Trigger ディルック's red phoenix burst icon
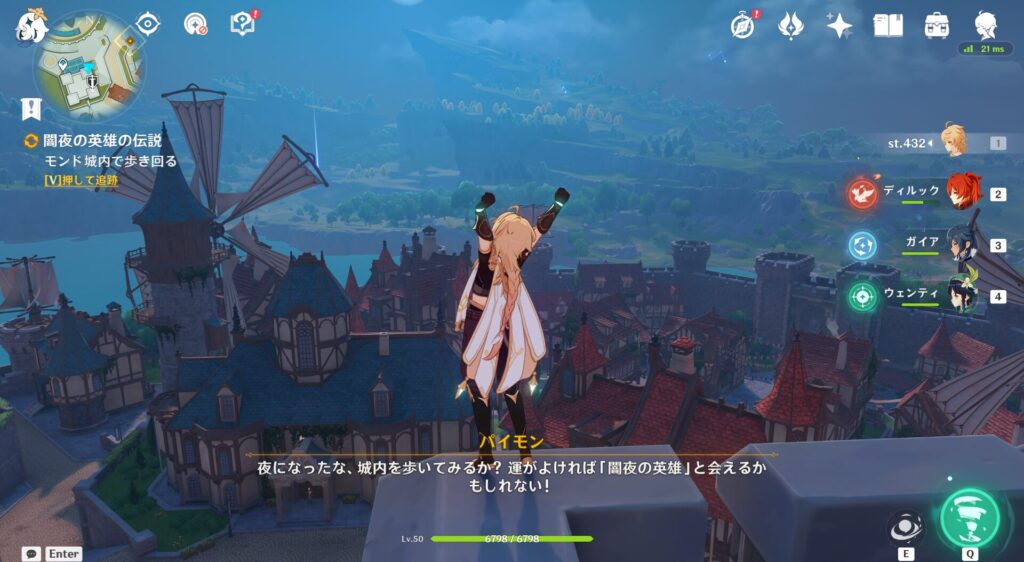 pyautogui.click(x=863, y=193)
